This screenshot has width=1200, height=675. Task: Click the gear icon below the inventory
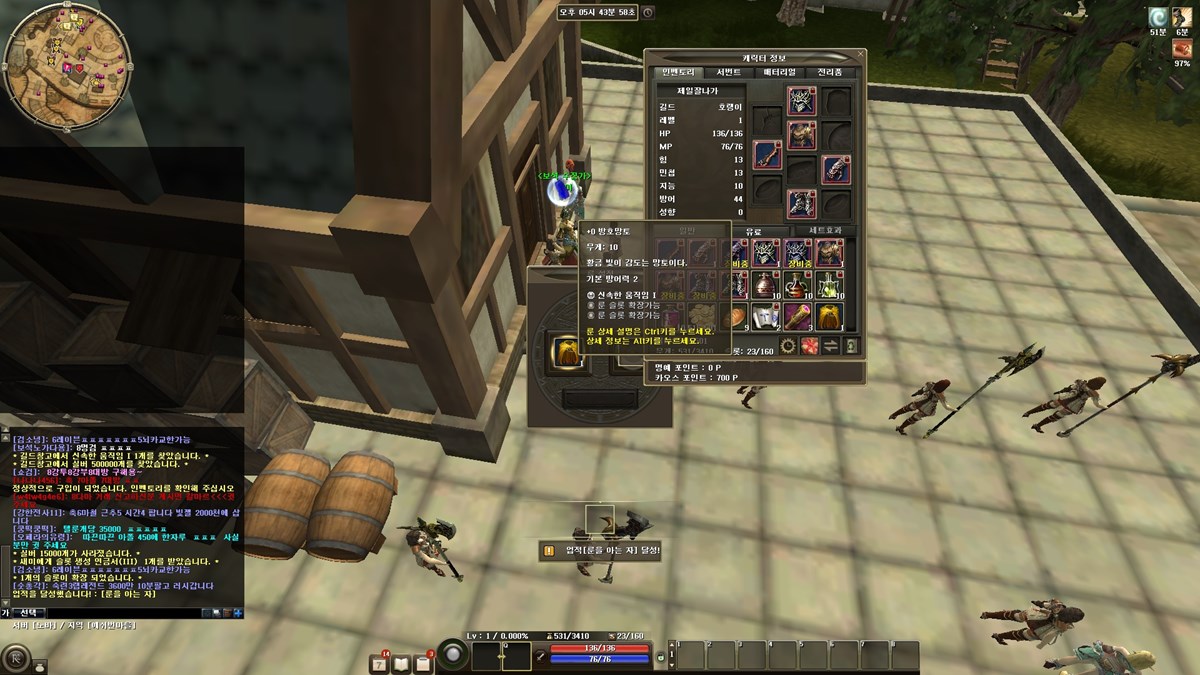pos(788,346)
